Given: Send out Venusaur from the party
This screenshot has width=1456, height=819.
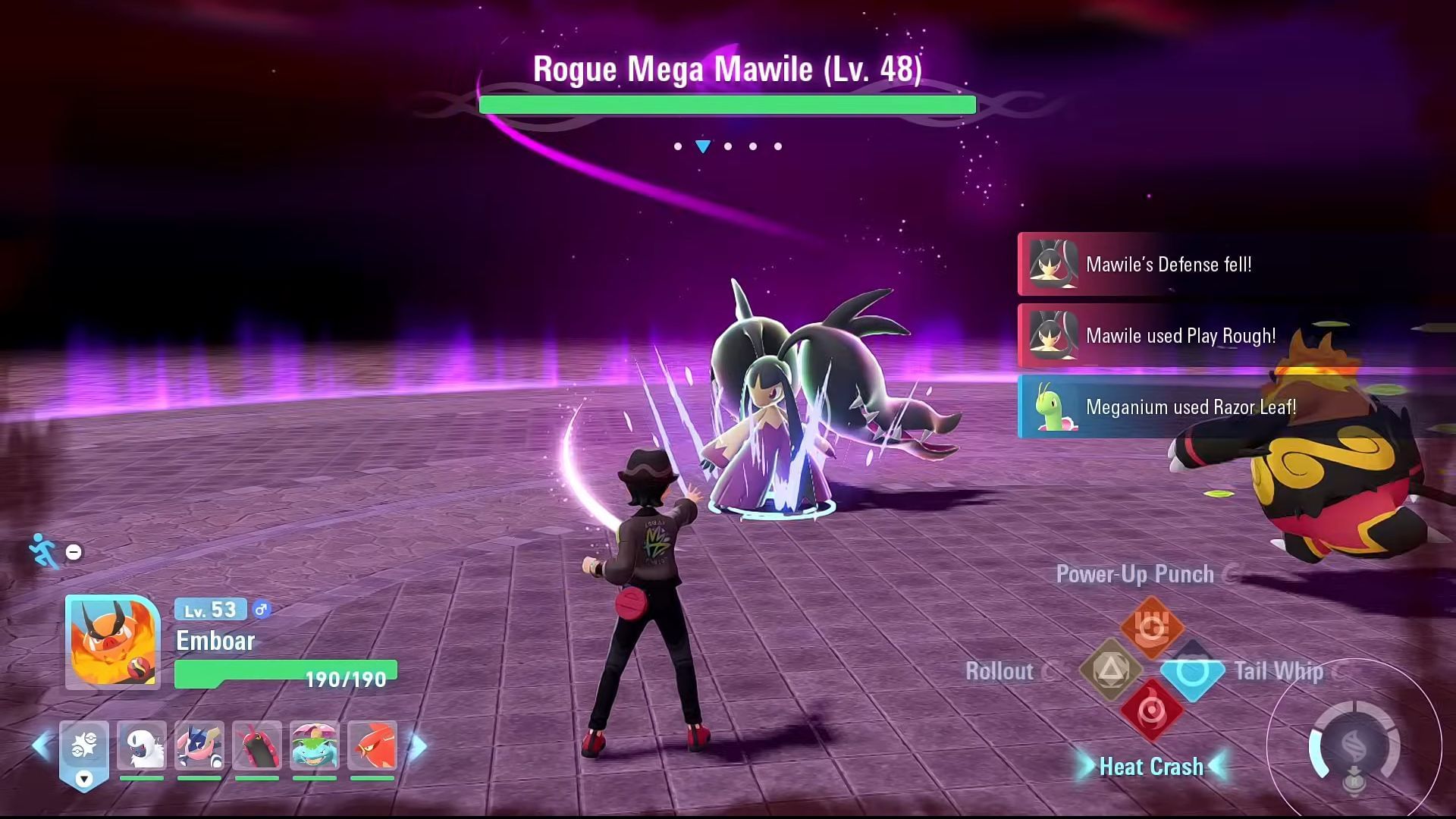Looking at the screenshot, I should (x=315, y=746).
